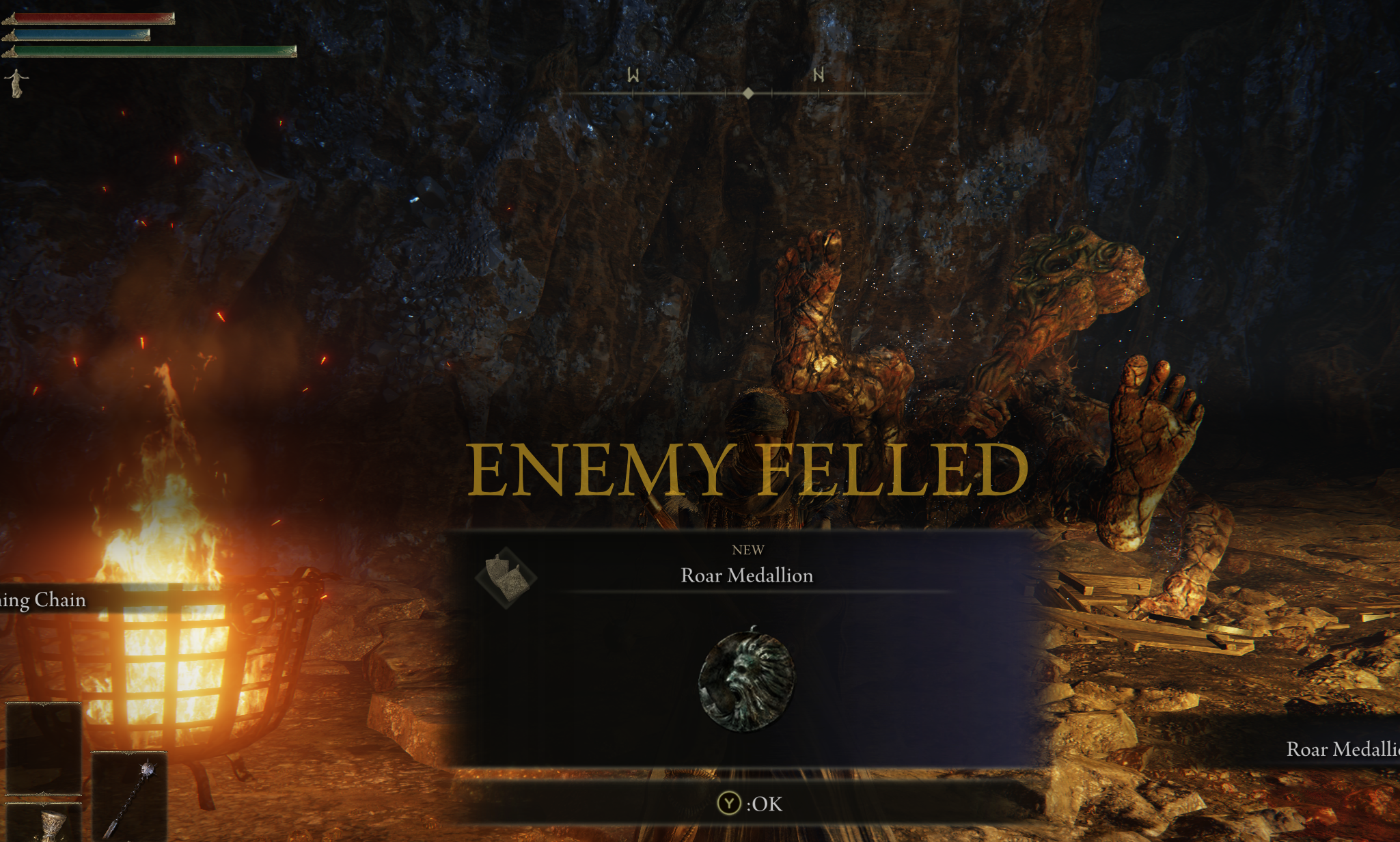Image resolution: width=1400 pixels, height=842 pixels.
Task: Click the ENEMY FELLED banner text
Action: pyautogui.click(x=748, y=468)
